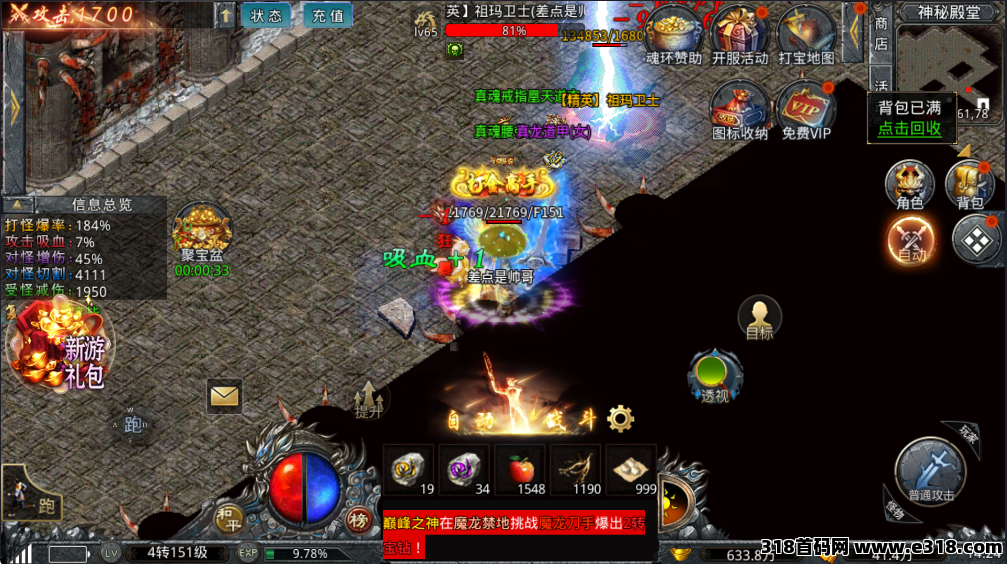Screen dimensions: 1007x564
Task: Open the 状态 status panel
Action: pos(266,15)
